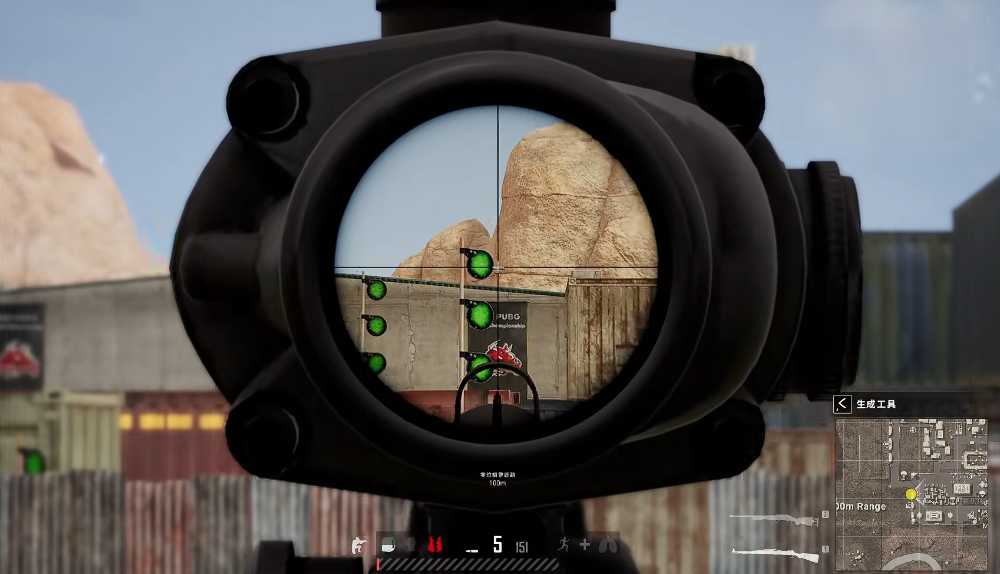Click the red vest armor icon
Viewport: 1000px width, 574px height.
point(435,545)
